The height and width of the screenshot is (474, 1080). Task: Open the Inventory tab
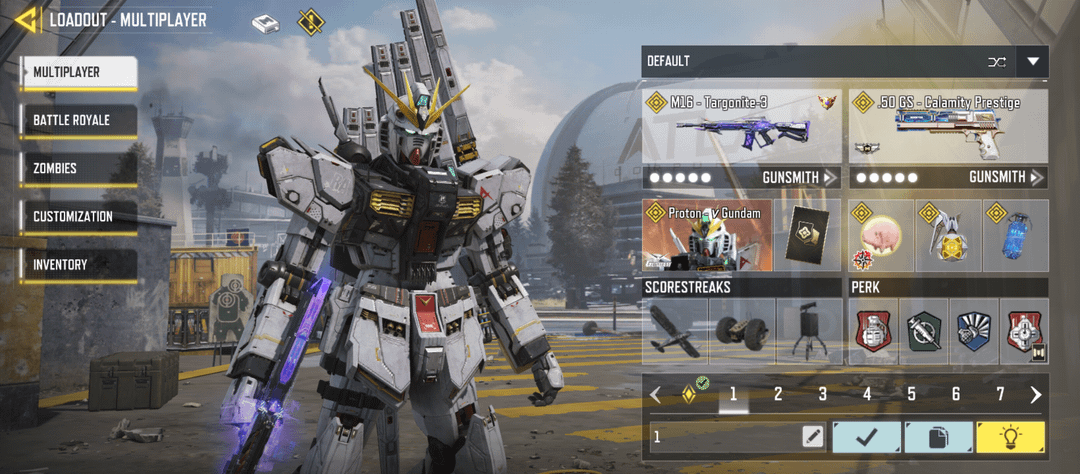pyautogui.click(x=78, y=265)
